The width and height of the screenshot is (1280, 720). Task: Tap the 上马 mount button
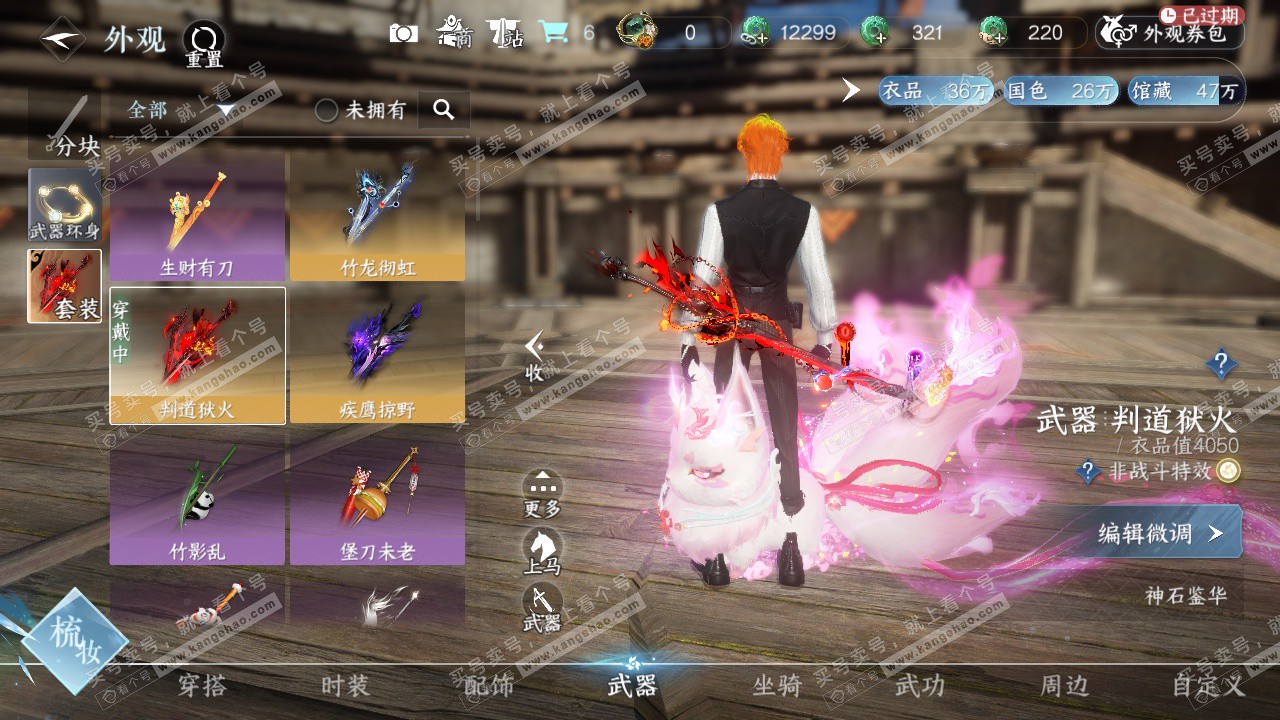(x=542, y=552)
